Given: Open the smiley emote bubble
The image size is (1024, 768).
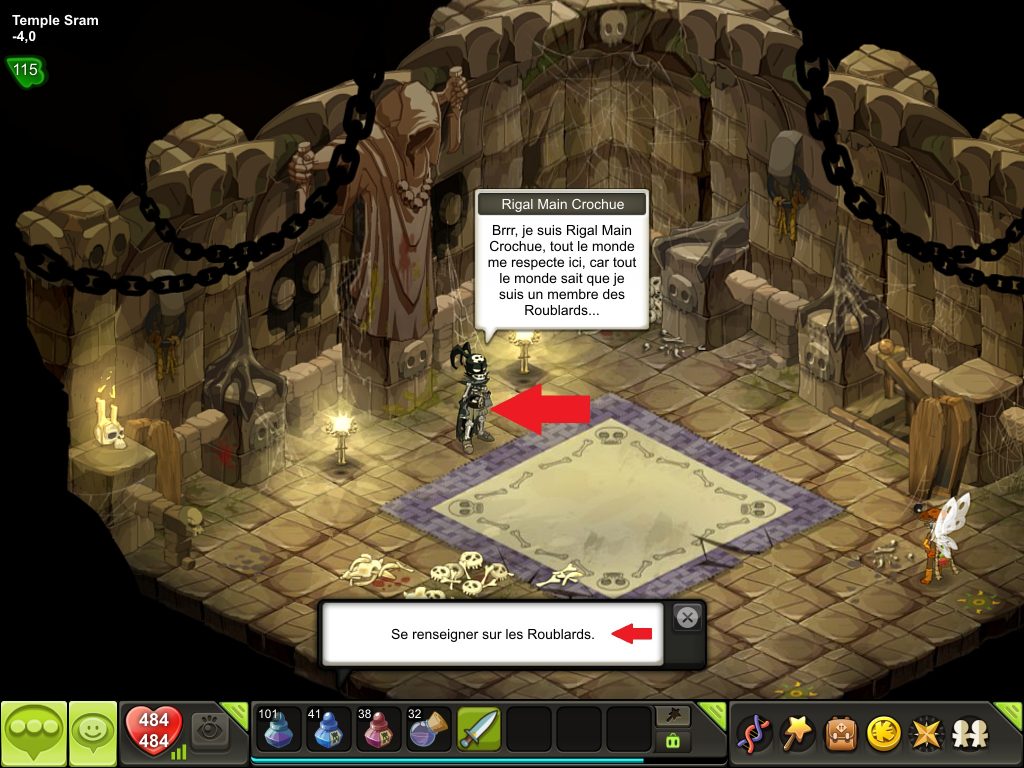Looking at the screenshot, I should point(93,735).
